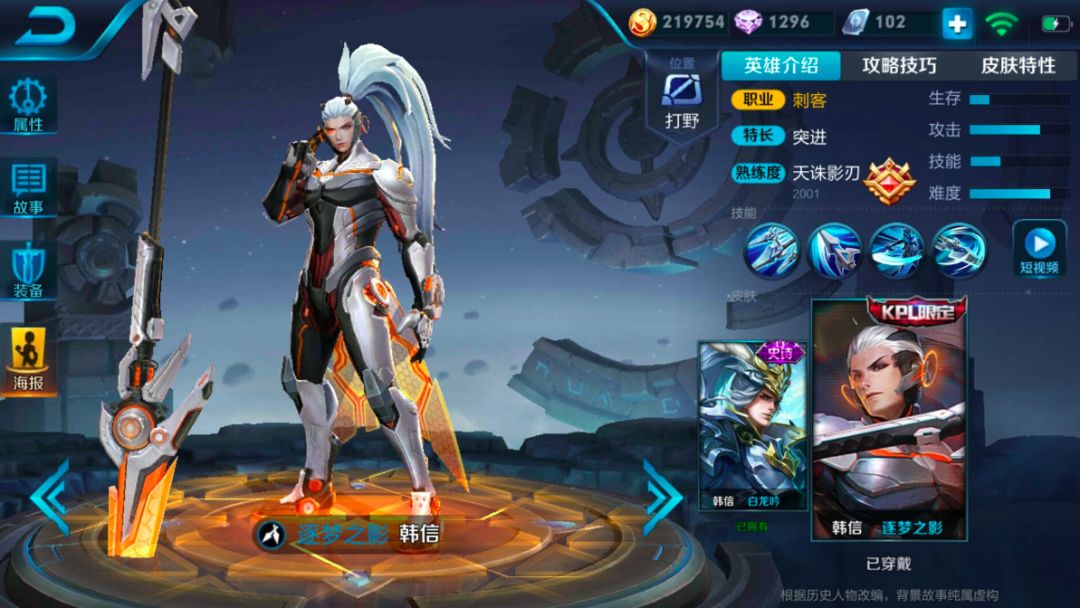This screenshot has width=1080, height=608.
Task: Switch to the 英雄介绍 tab
Action: (781, 66)
